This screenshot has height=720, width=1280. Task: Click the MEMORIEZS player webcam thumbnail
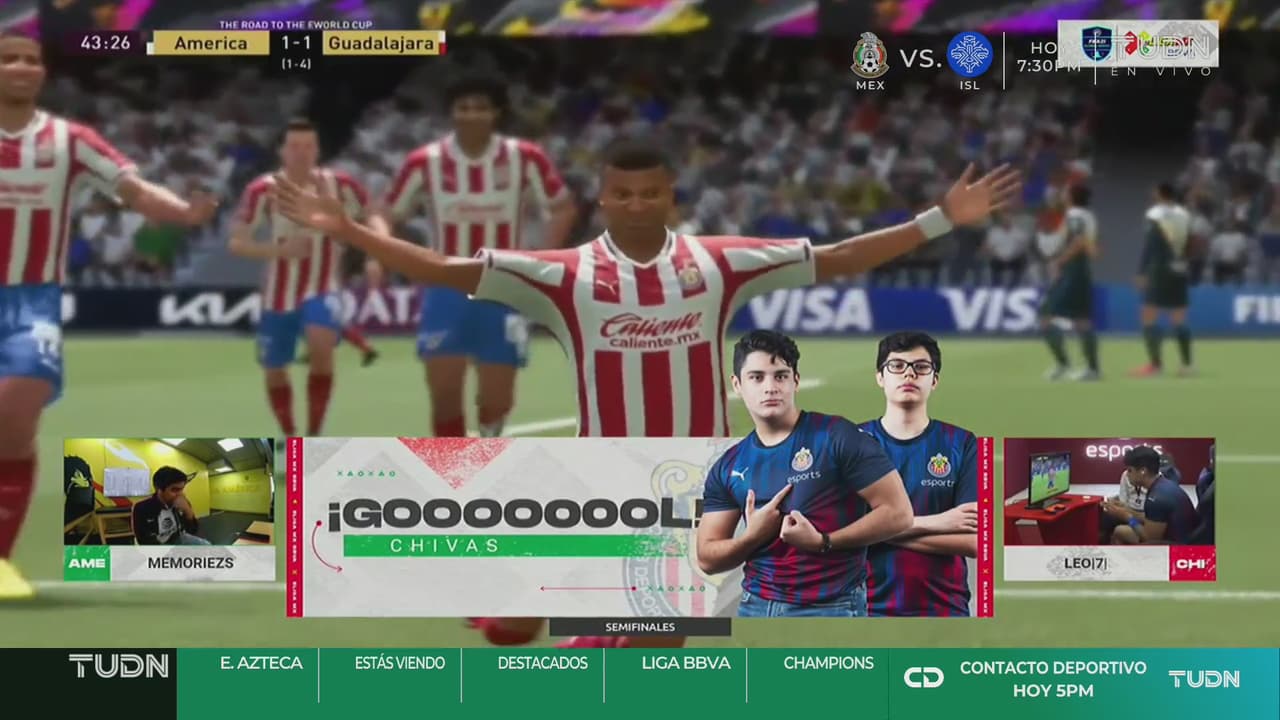[169, 492]
